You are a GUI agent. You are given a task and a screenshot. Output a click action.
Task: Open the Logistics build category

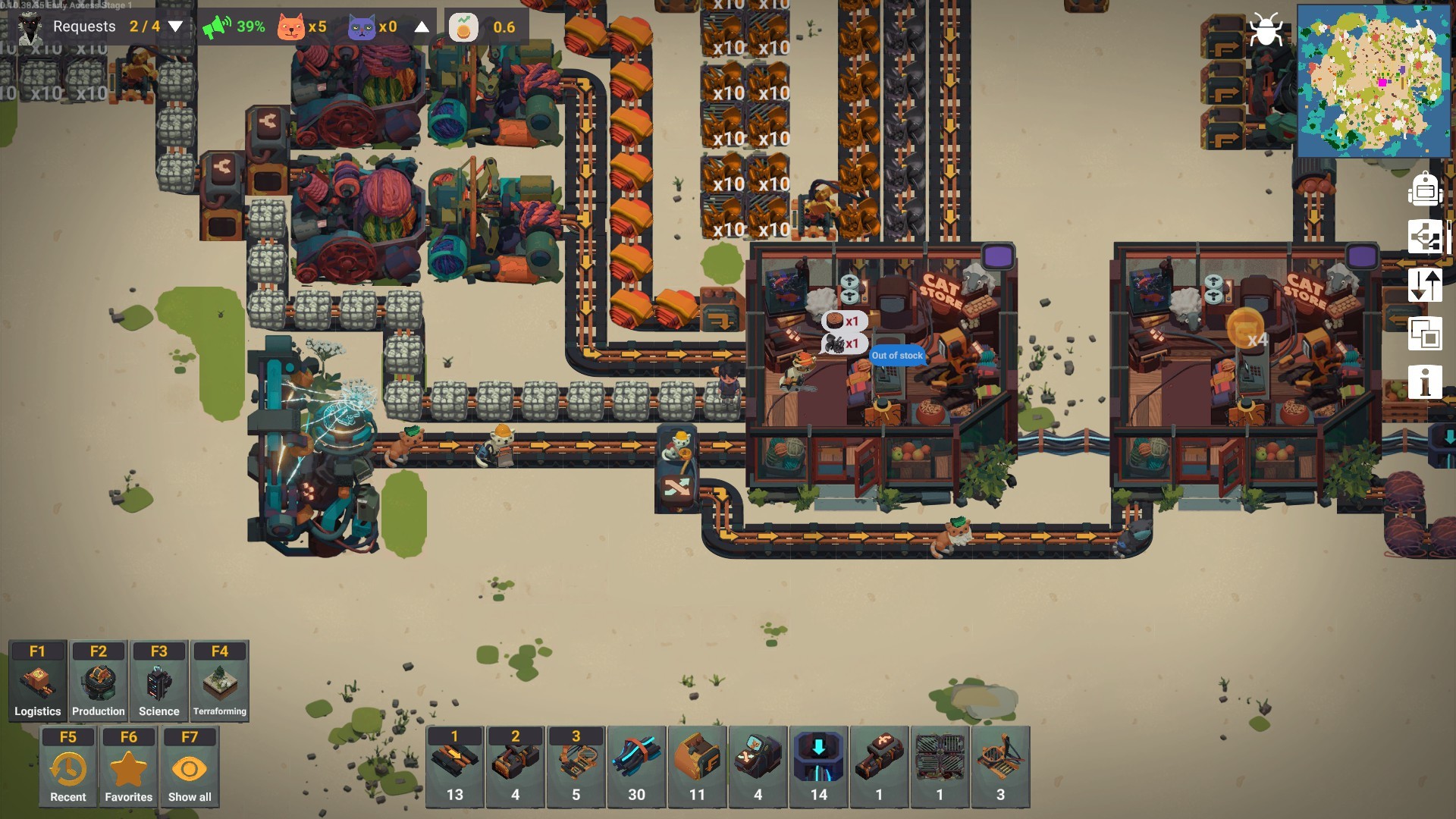click(x=37, y=681)
